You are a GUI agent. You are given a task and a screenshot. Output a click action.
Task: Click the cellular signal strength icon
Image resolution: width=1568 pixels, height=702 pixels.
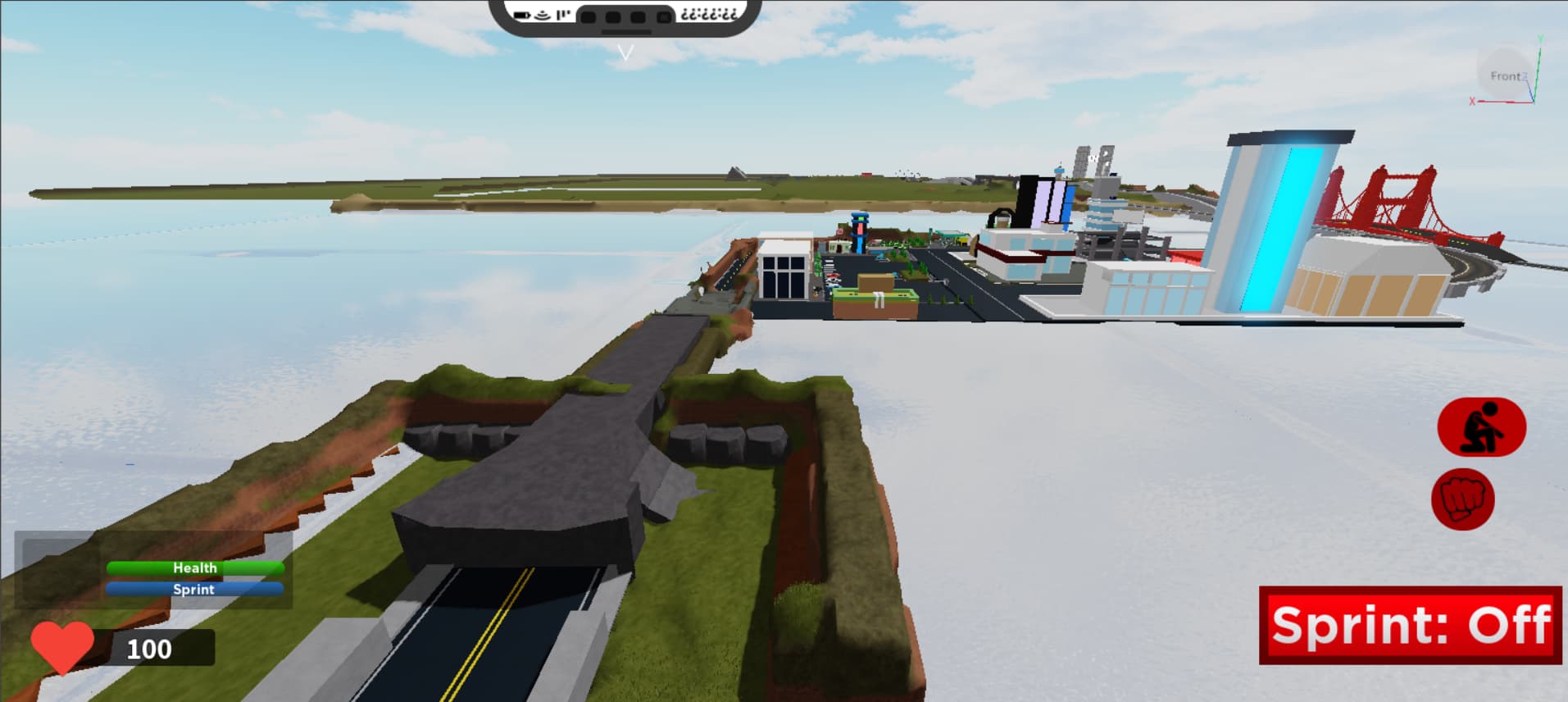point(561,14)
